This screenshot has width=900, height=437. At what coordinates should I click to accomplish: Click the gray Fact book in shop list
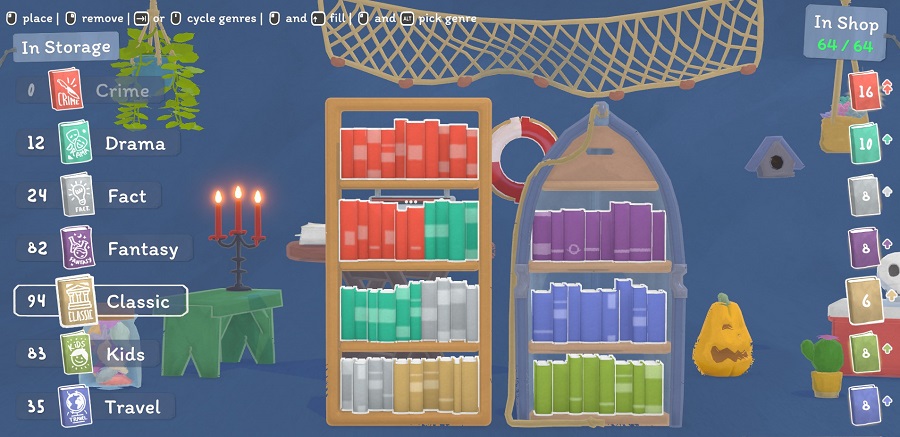[865, 196]
